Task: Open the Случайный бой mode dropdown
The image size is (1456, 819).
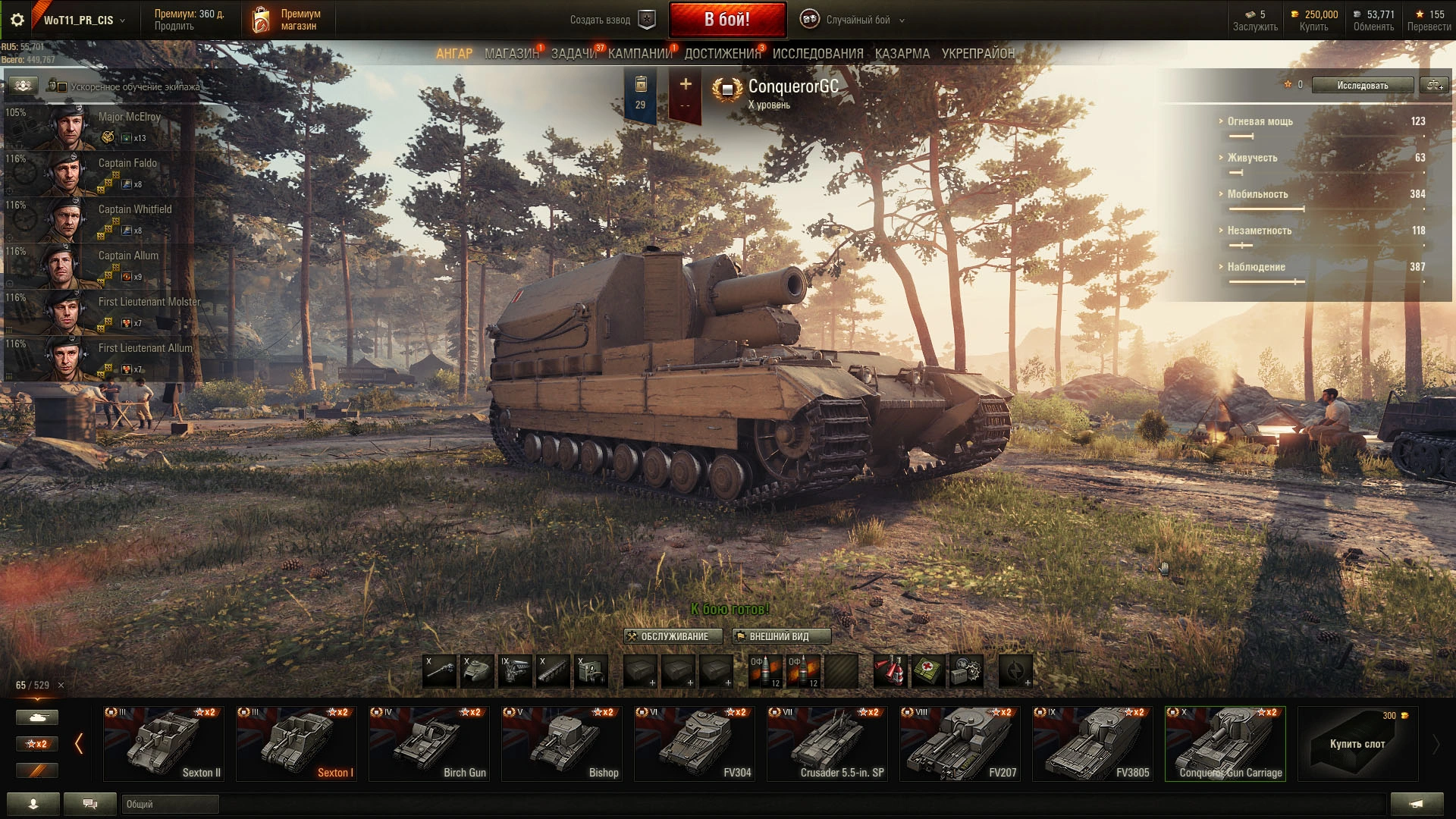Action: click(858, 20)
